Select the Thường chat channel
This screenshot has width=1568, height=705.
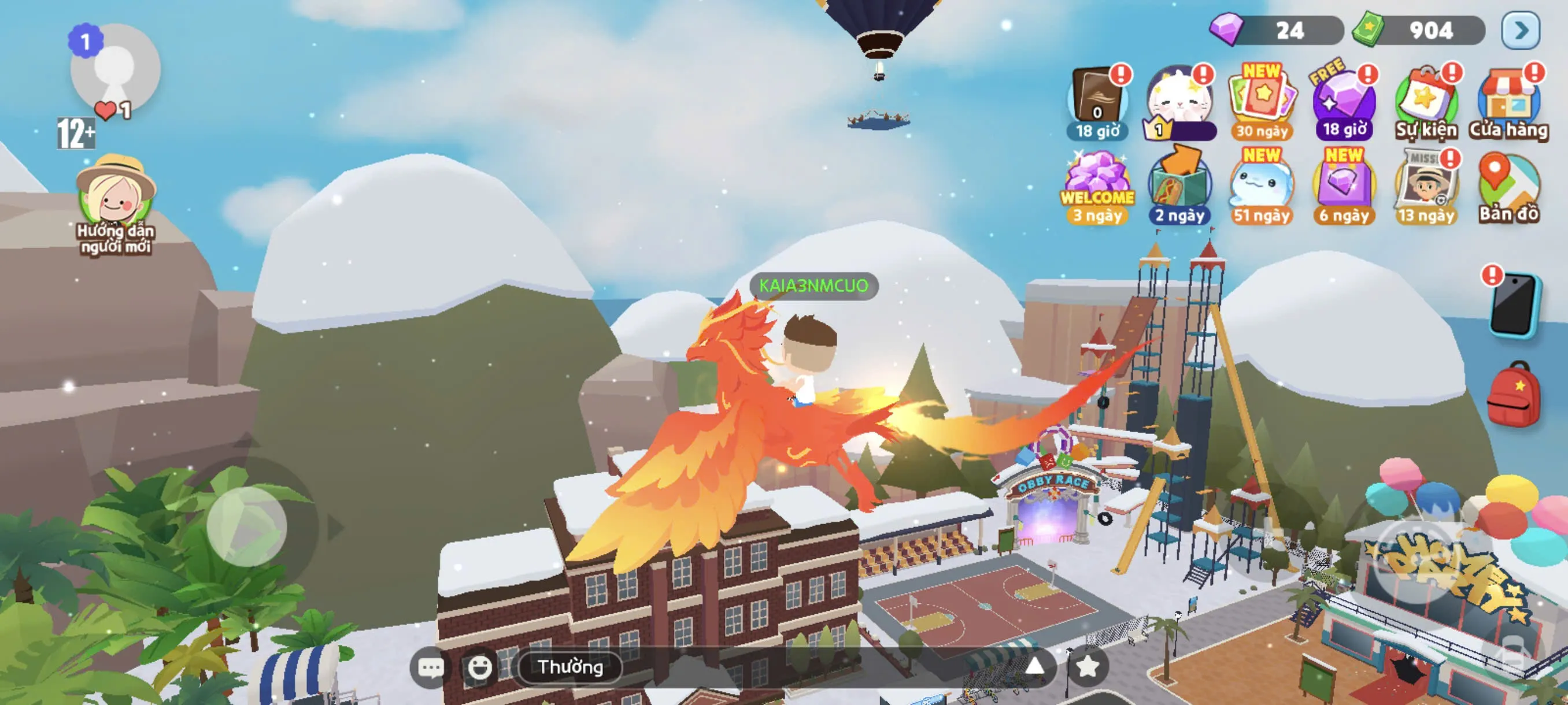[x=570, y=667]
